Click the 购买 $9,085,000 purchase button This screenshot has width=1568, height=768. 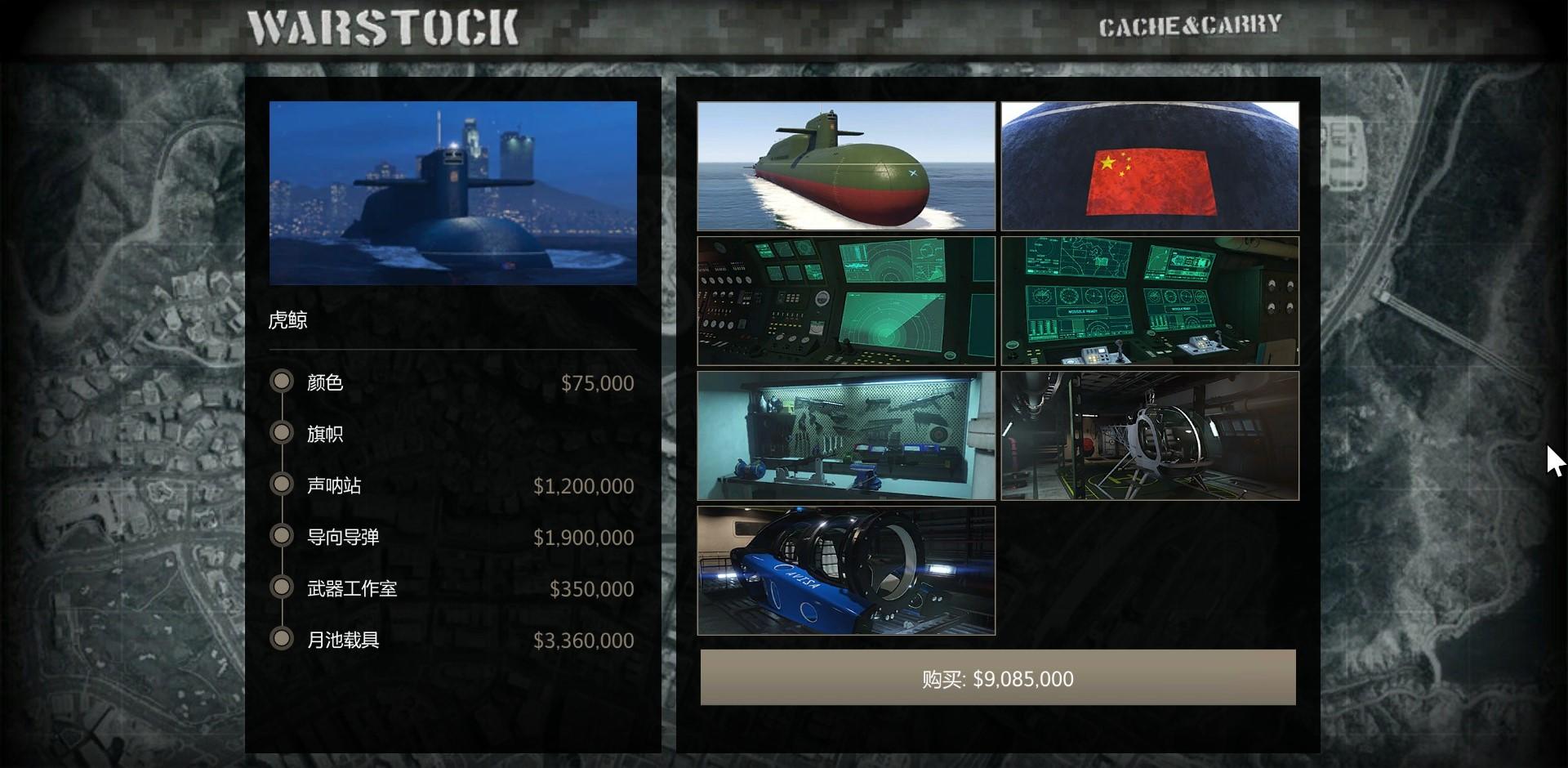coord(997,678)
